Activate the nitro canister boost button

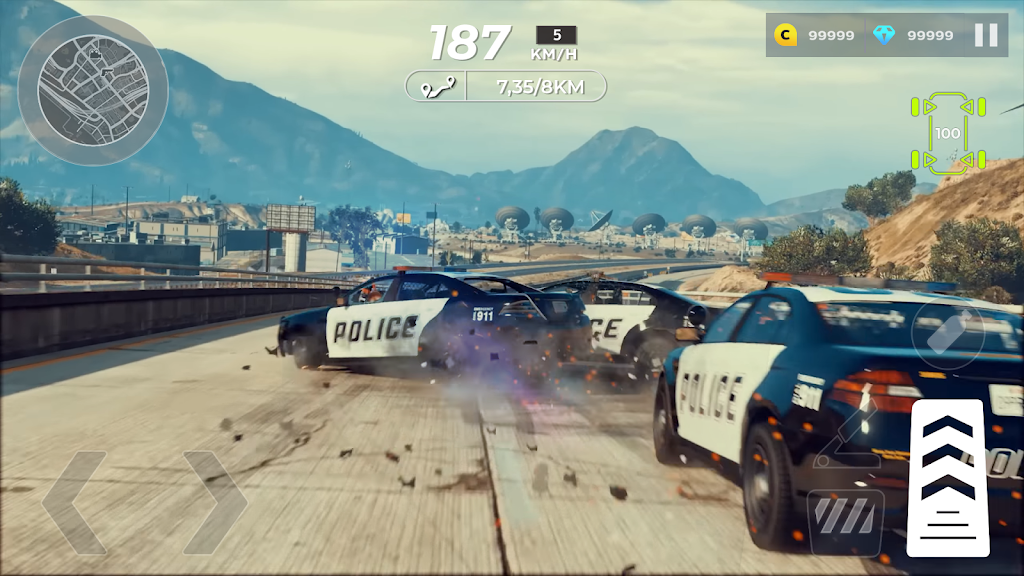[948, 332]
